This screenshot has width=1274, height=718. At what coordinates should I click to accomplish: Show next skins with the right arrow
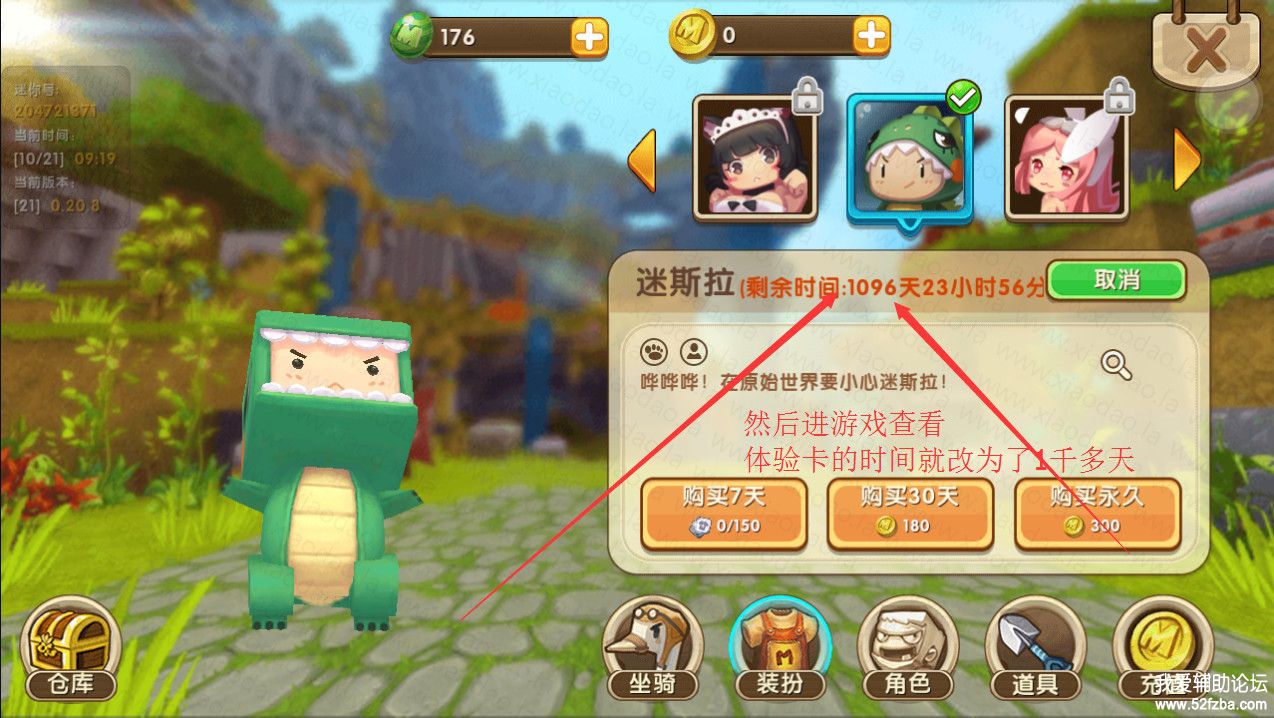pos(1186,159)
